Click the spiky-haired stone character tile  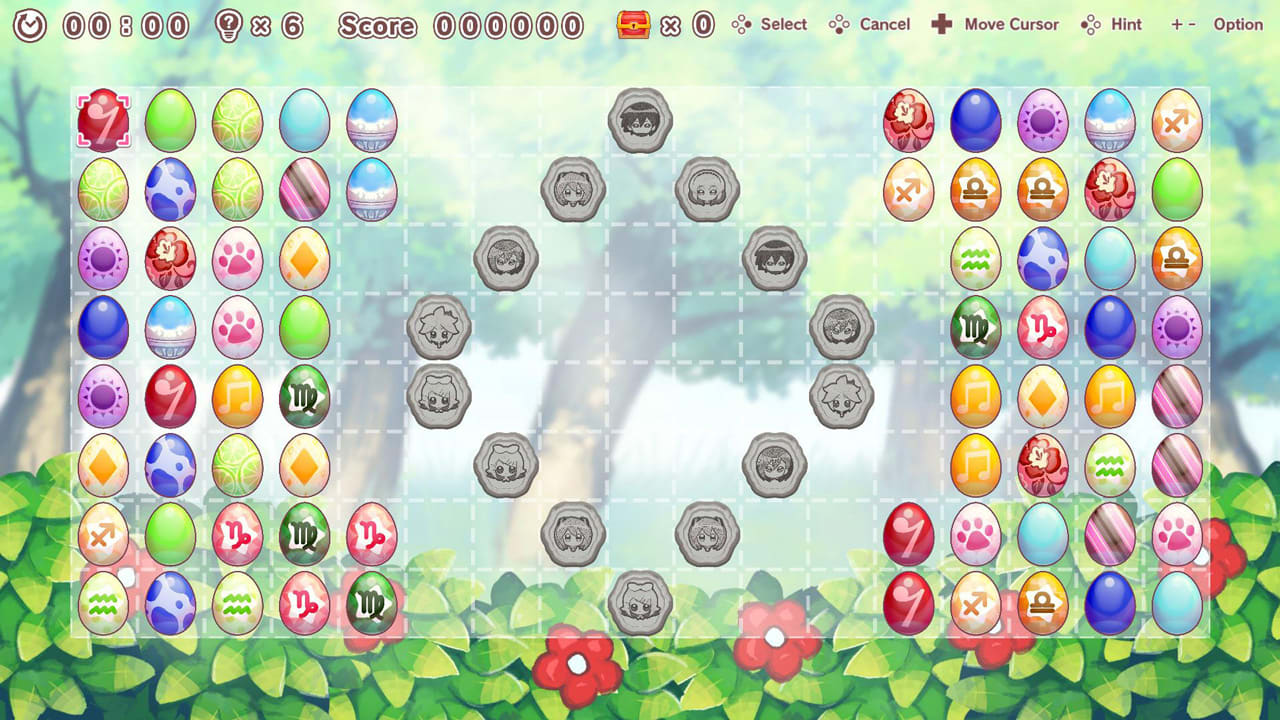coord(440,328)
